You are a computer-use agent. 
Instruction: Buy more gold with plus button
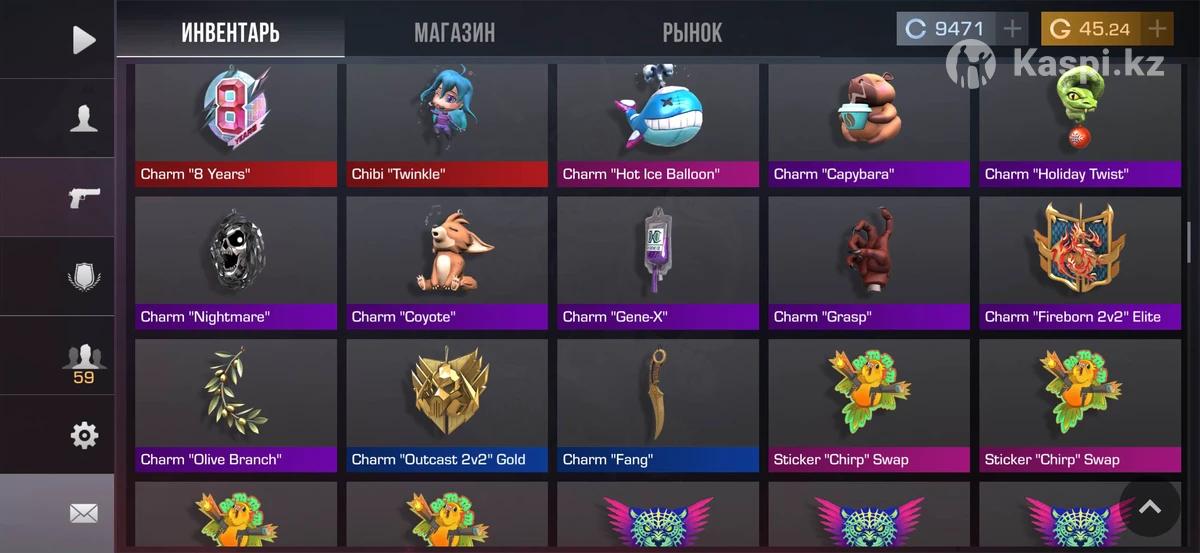click(x=1157, y=29)
